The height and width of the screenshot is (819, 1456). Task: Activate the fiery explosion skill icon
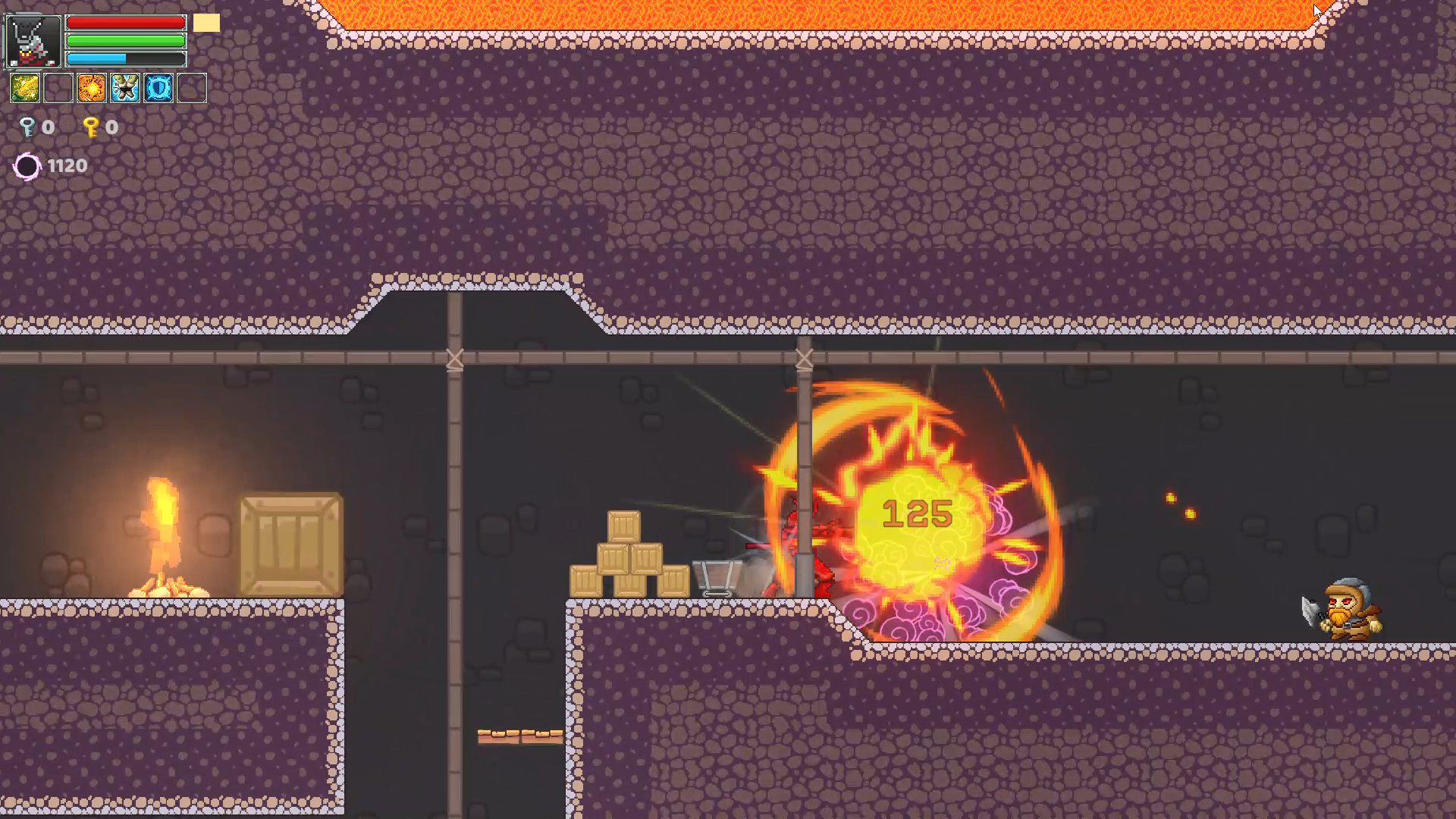click(91, 87)
